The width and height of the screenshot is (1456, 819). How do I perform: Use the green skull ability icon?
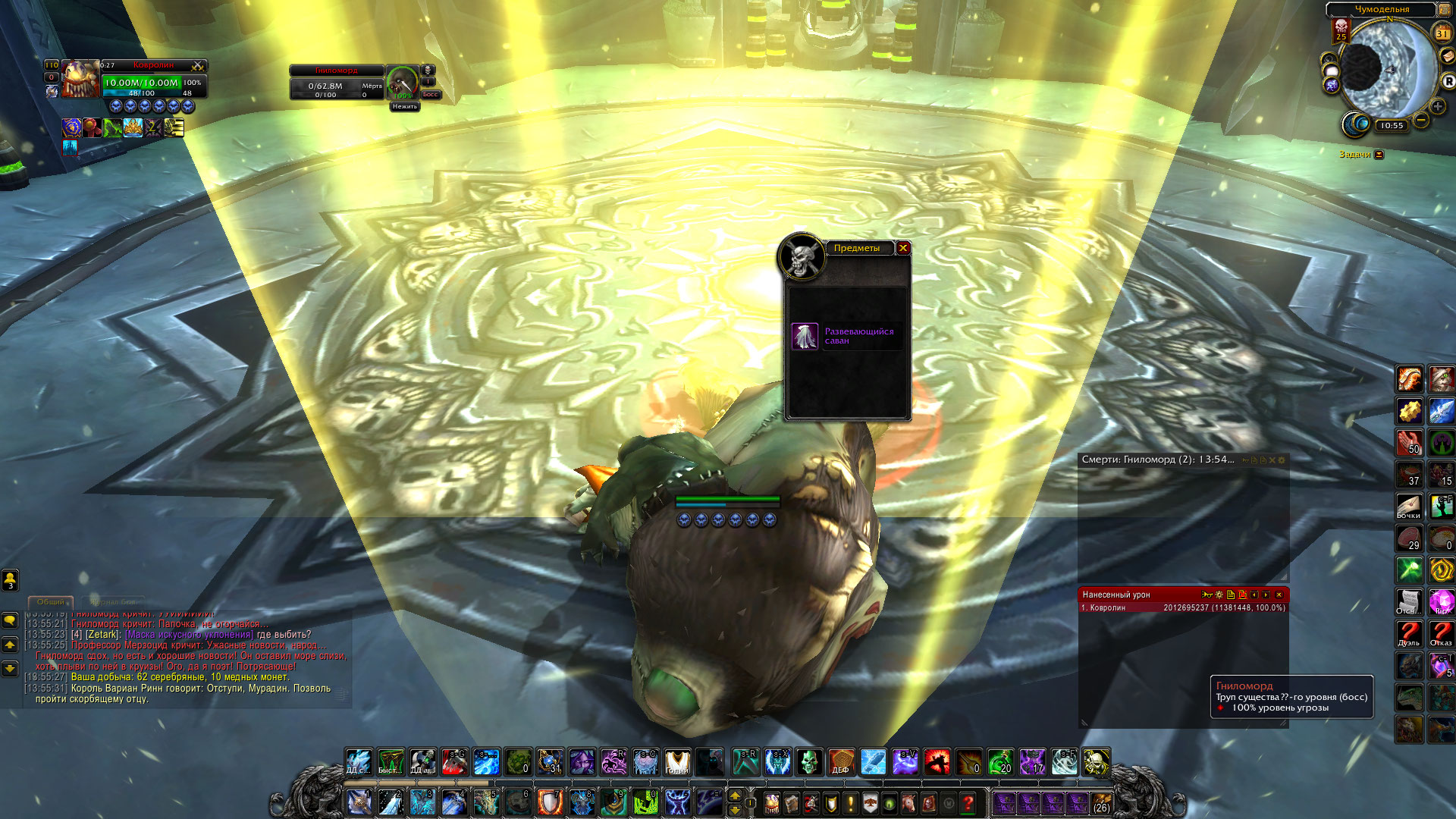(808, 761)
